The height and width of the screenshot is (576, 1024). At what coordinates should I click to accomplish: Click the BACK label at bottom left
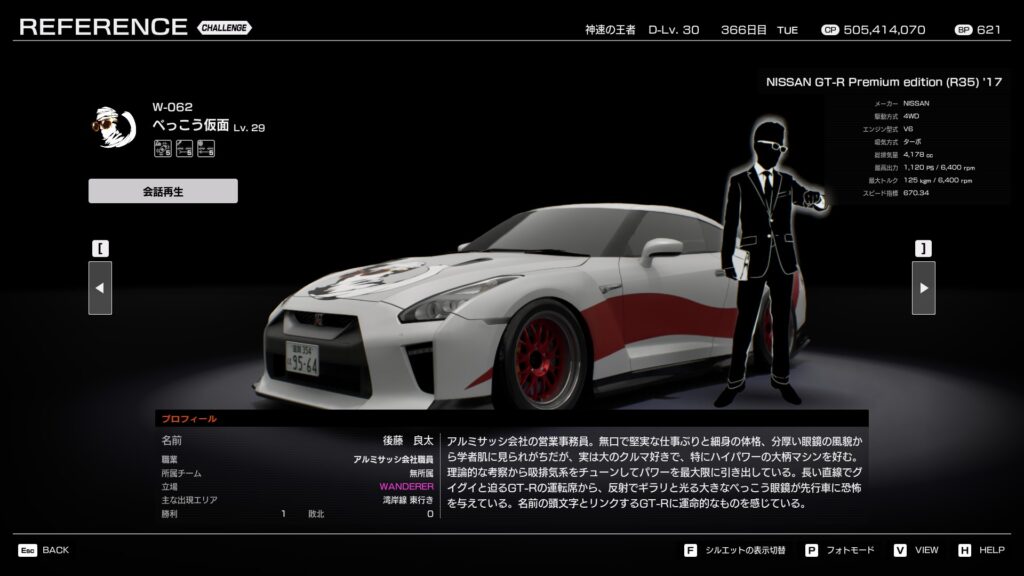click(55, 550)
